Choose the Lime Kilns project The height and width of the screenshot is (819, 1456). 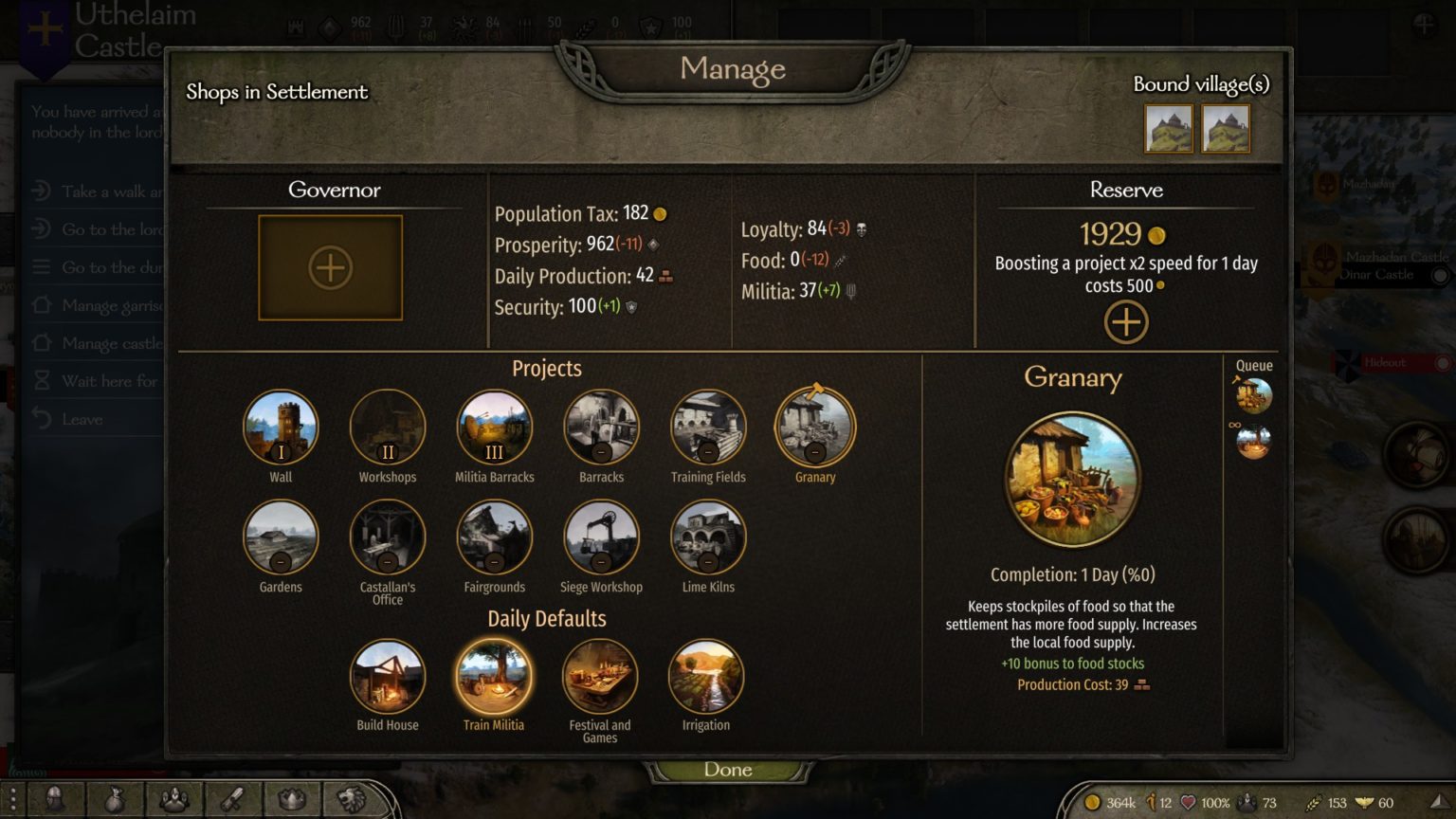click(x=708, y=537)
